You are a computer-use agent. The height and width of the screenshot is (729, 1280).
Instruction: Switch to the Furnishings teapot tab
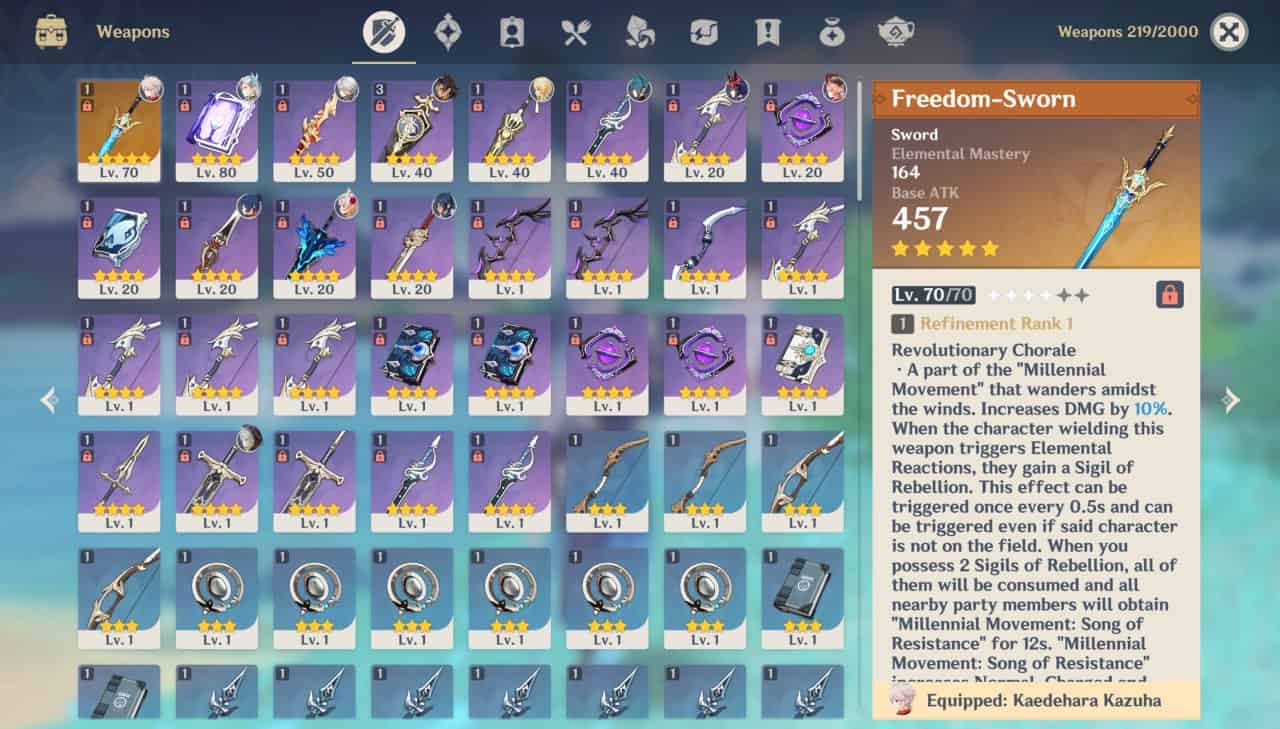(895, 32)
